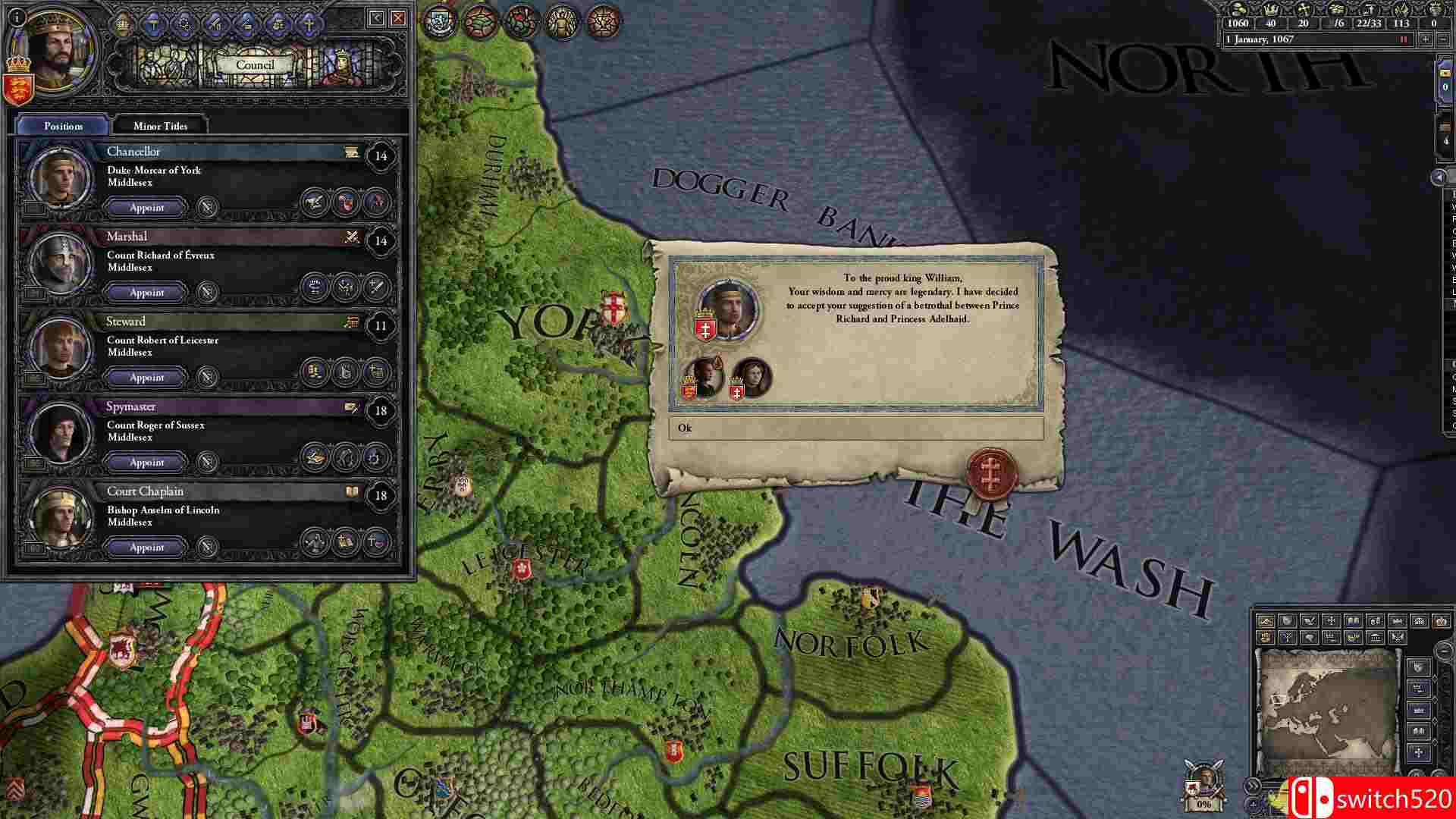Switch to the Minor Titles tab
The width and height of the screenshot is (1456, 819).
pos(159,126)
